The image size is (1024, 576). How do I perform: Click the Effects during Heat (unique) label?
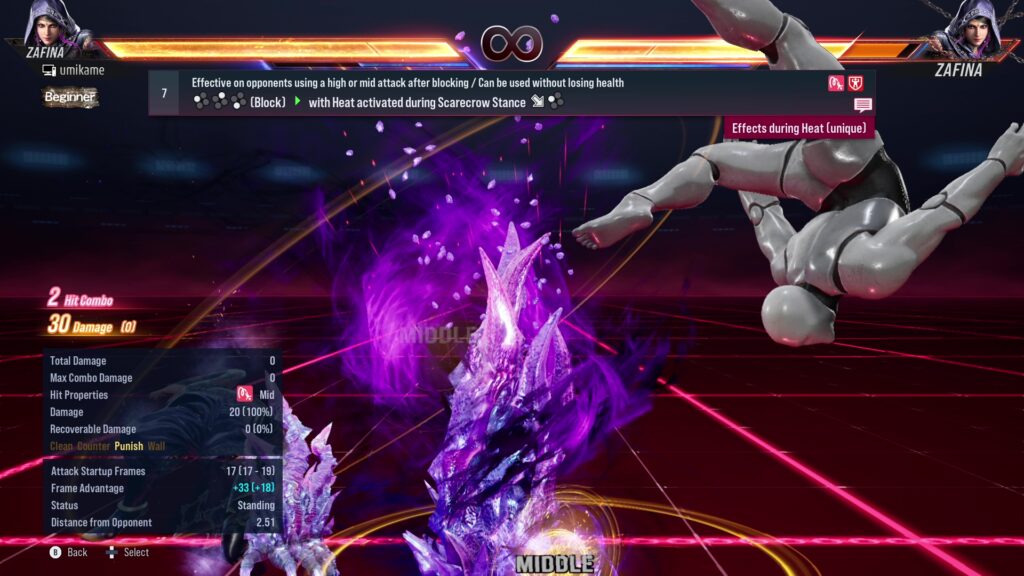[798, 128]
